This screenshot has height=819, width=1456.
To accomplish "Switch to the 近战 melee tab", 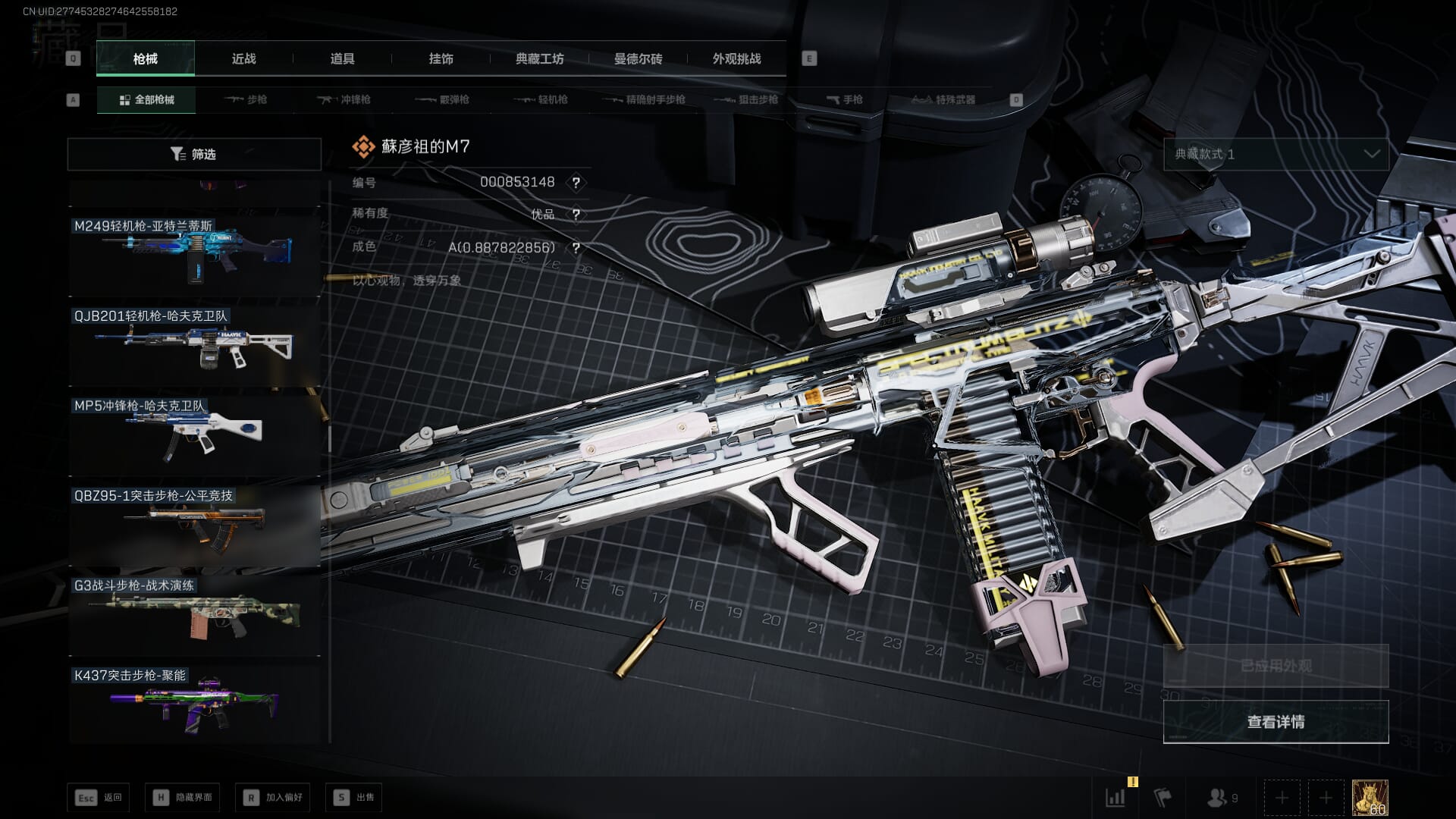I will tap(243, 58).
